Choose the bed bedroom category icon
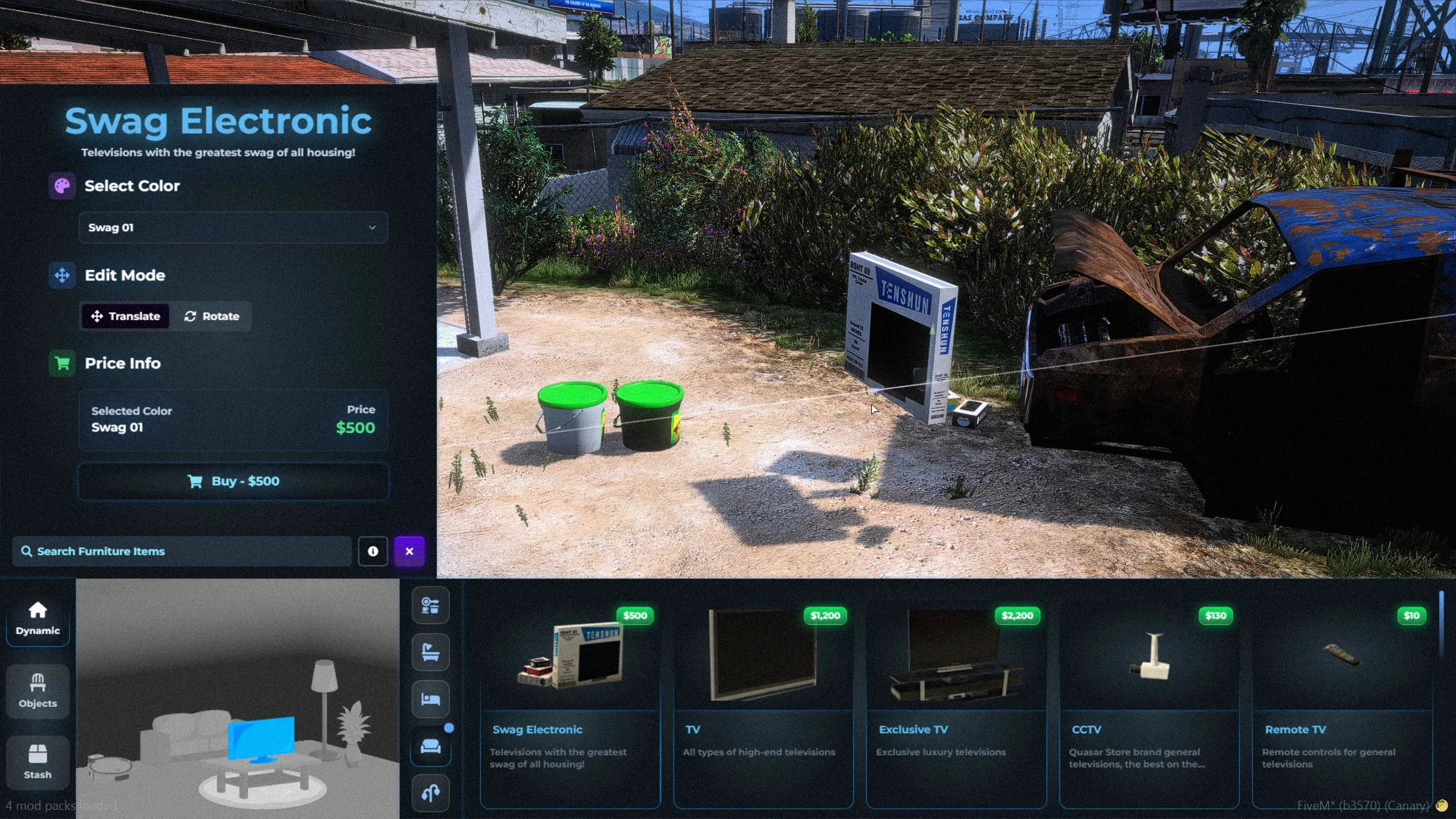 [431, 699]
